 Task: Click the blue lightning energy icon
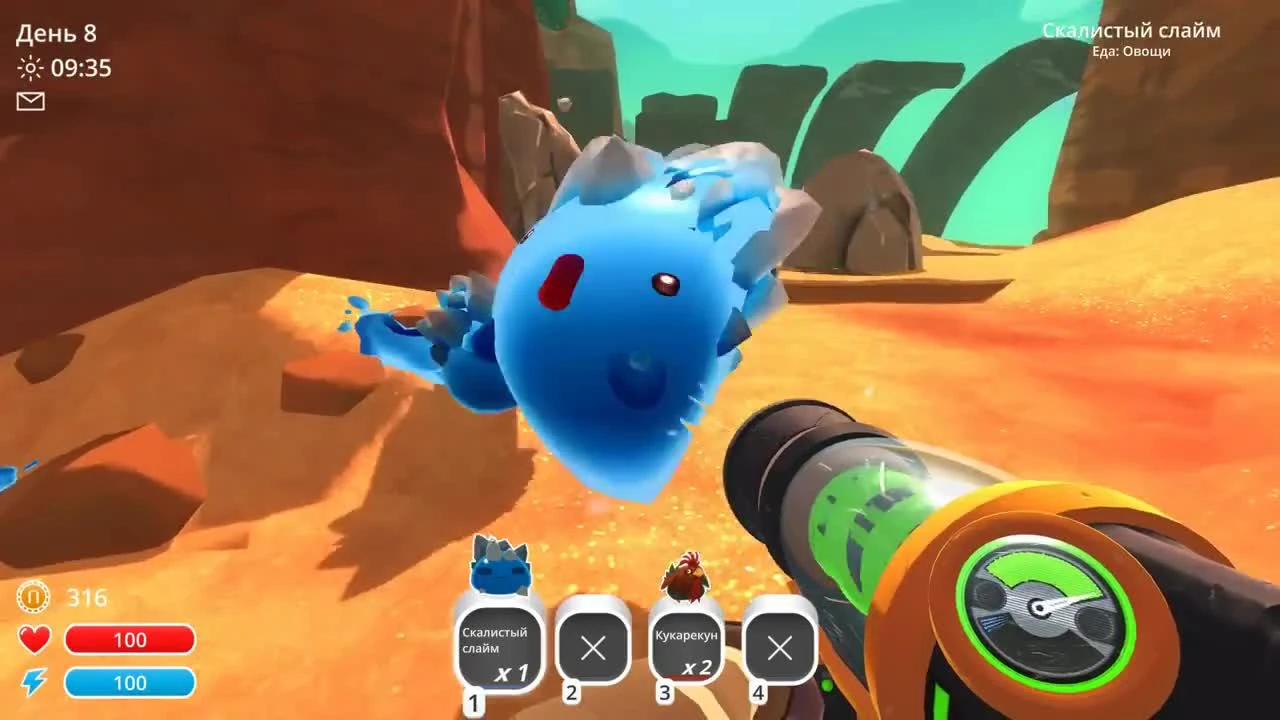[32, 683]
